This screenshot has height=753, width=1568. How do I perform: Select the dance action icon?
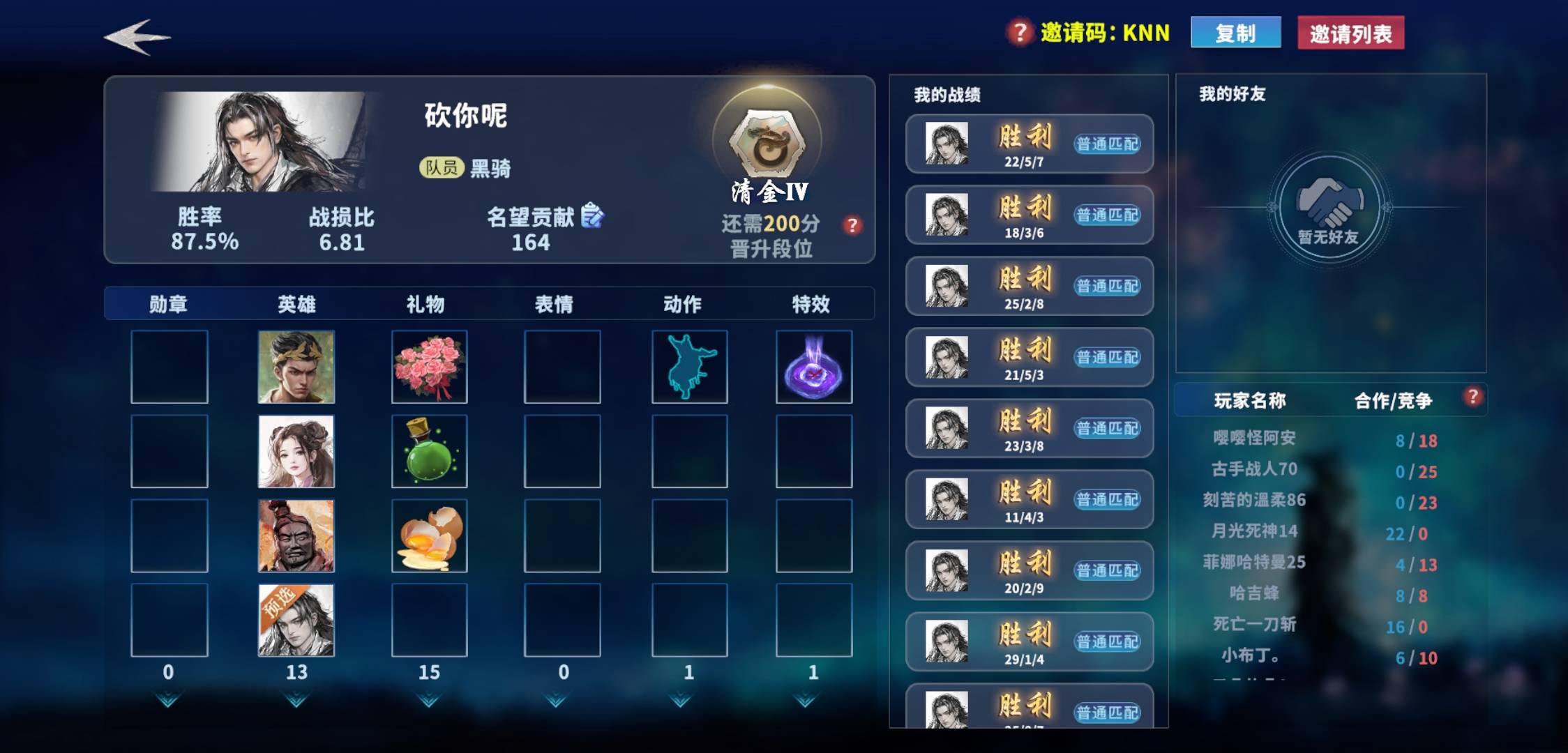pyautogui.click(x=689, y=365)
